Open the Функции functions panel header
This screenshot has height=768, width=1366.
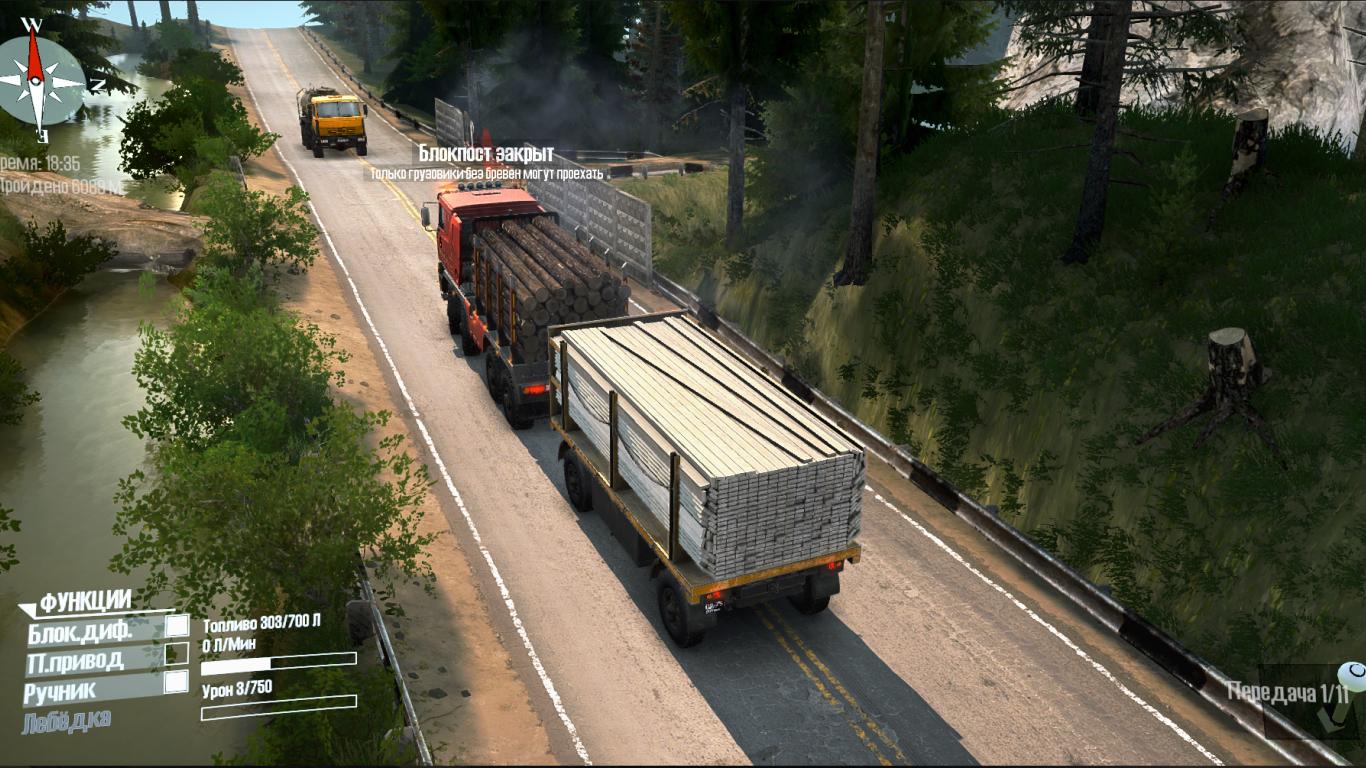point(85,601)
